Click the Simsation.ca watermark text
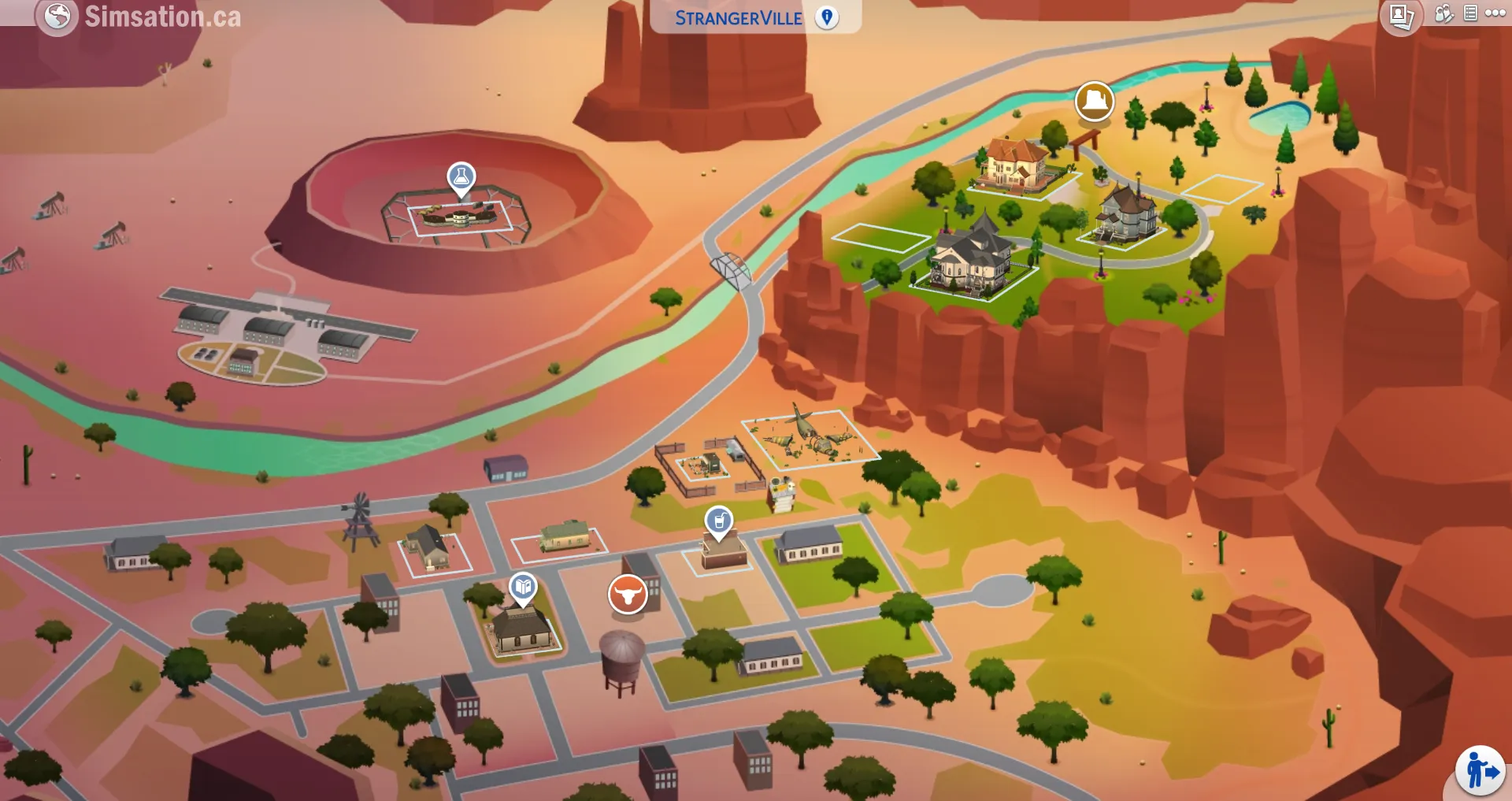 pyautogui.click(x=163, y=16)
